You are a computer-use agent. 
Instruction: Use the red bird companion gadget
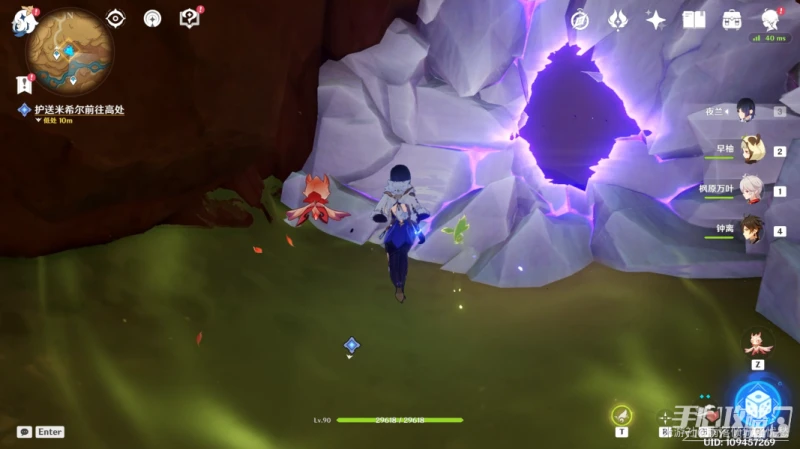pyautogui.click(x=758, y=344)
